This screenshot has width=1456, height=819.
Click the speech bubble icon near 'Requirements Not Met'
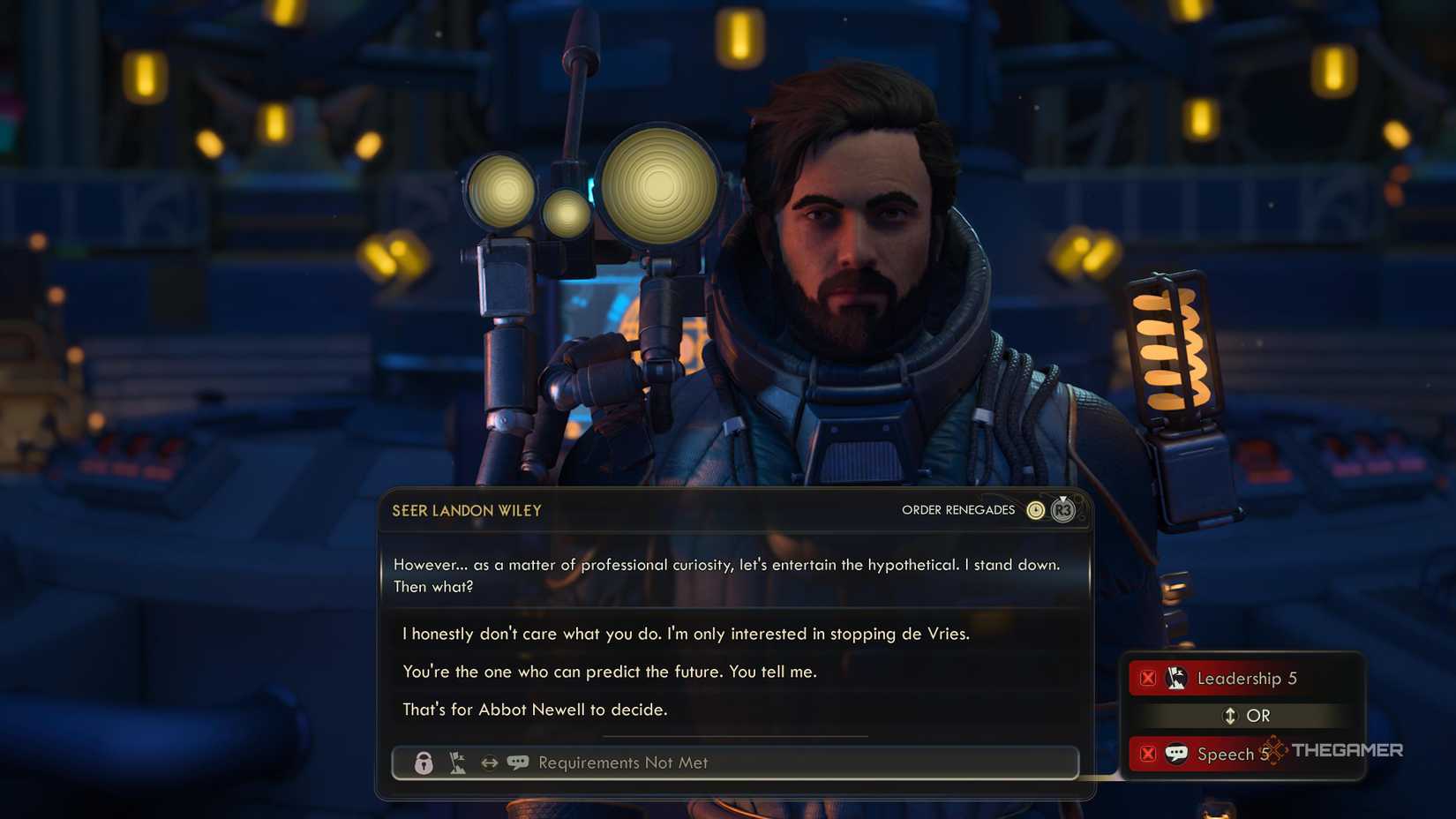519,762
